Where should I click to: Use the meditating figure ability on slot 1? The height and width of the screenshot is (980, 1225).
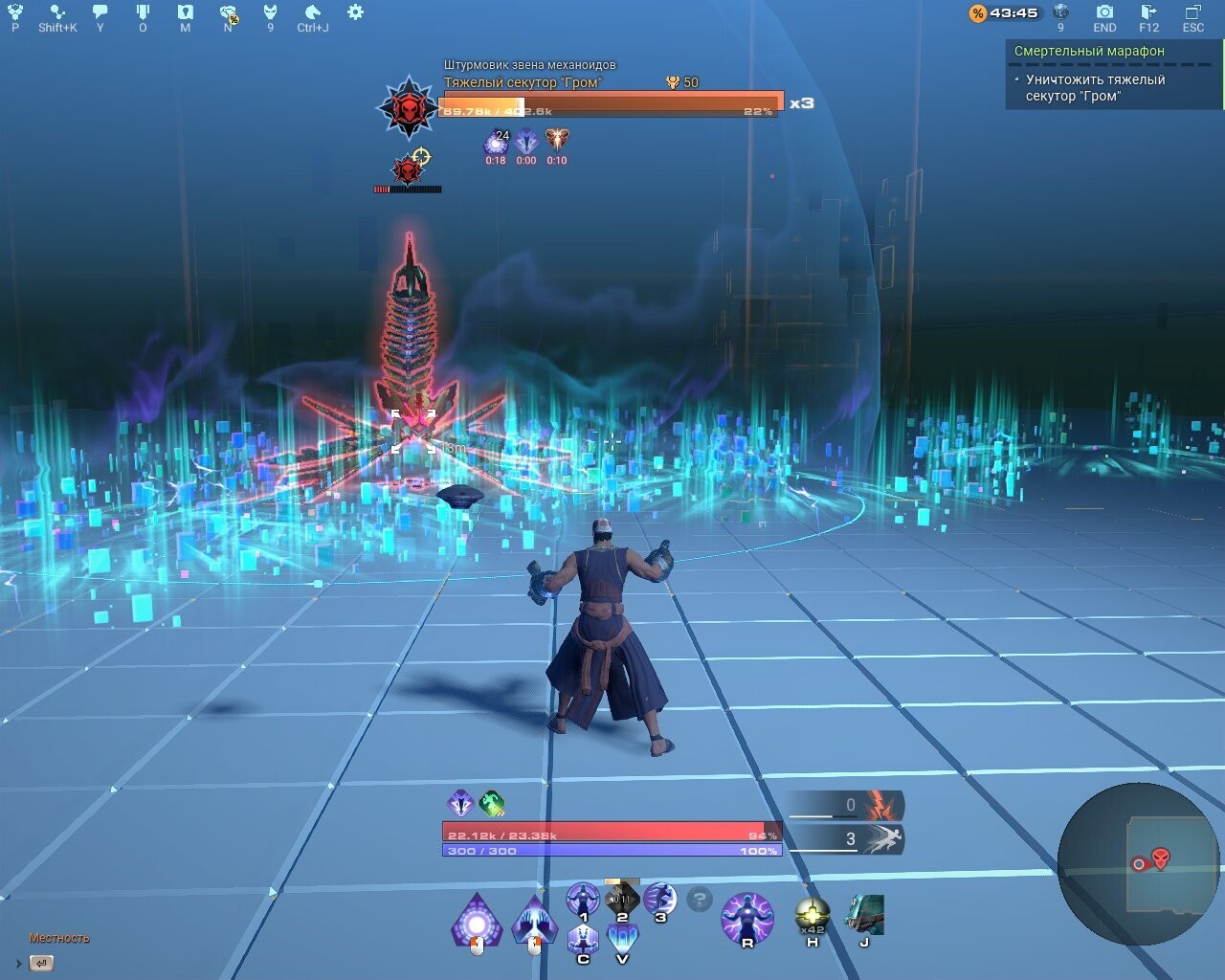pyautogui.click(x=583, y=900)
